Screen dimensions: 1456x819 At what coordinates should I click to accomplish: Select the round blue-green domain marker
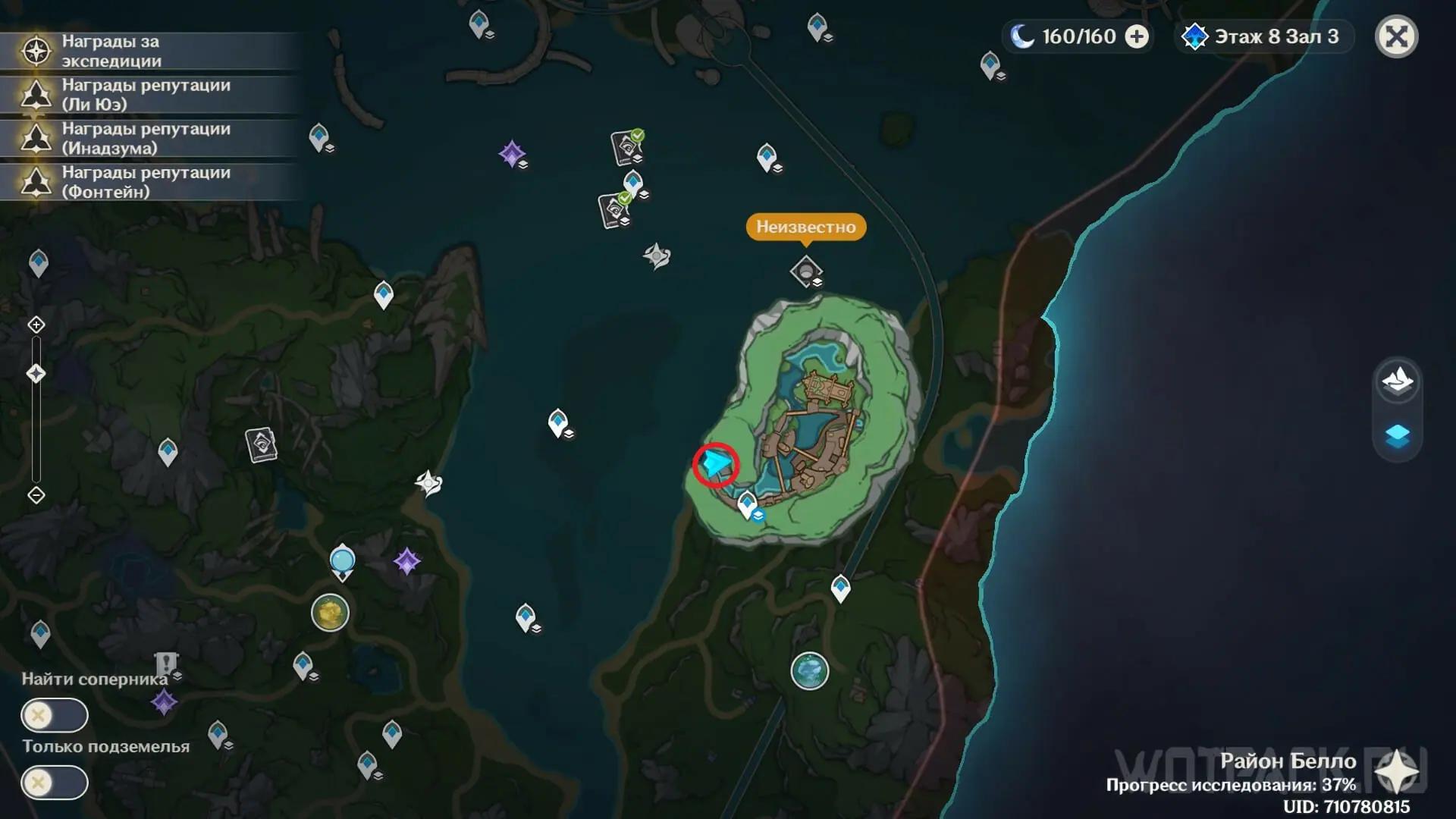pos(809,671)
